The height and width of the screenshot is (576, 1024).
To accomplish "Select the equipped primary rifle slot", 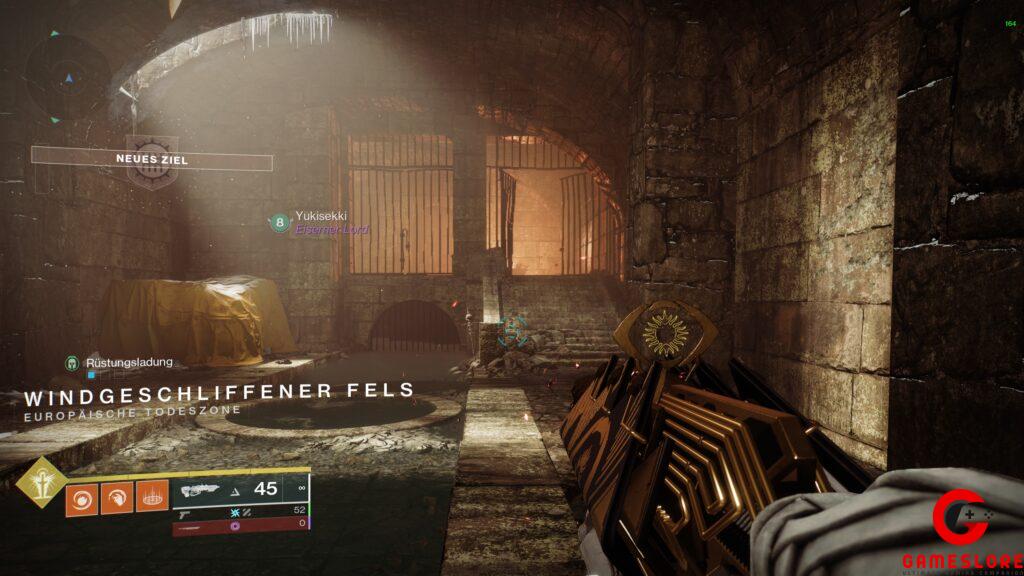I will click(240, 489).
